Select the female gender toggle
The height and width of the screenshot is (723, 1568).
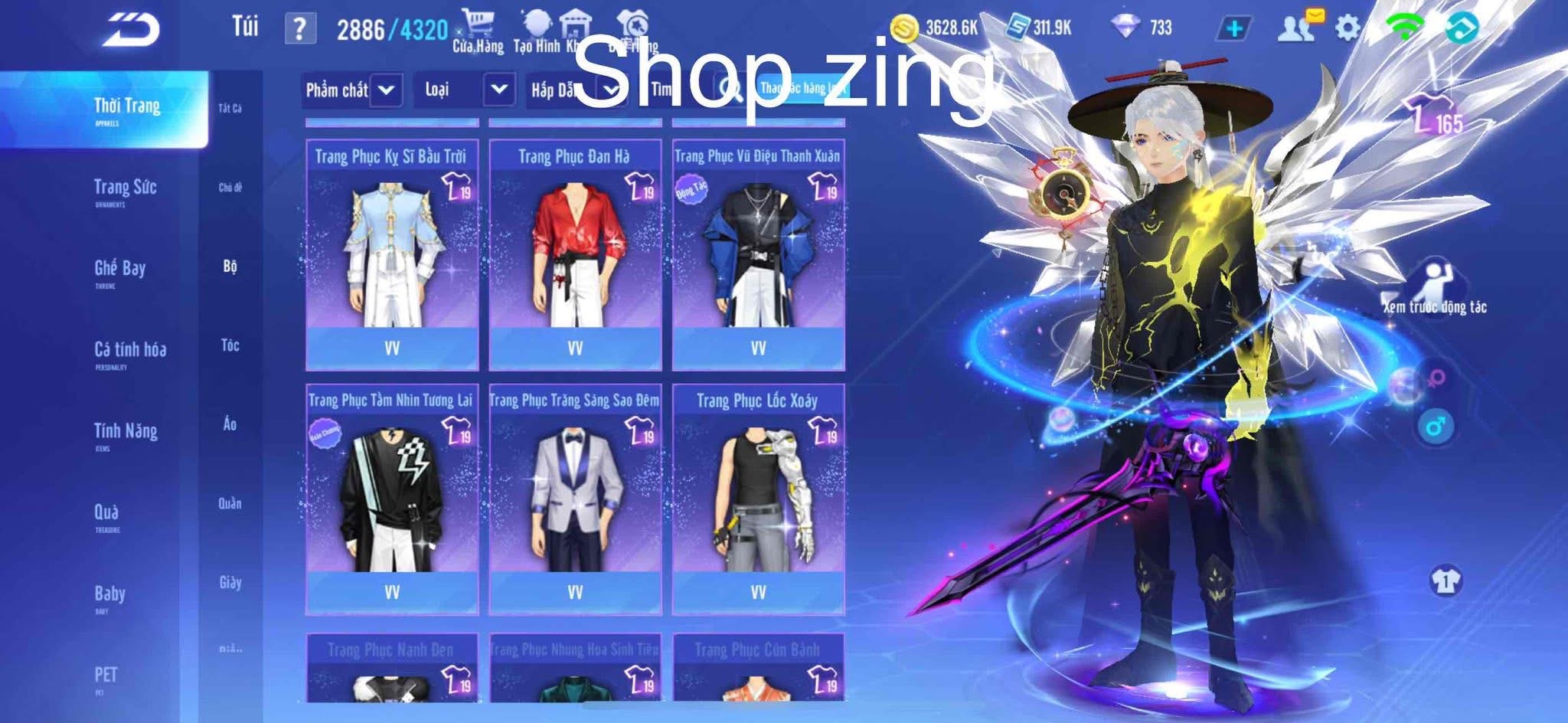(1436, 379)
